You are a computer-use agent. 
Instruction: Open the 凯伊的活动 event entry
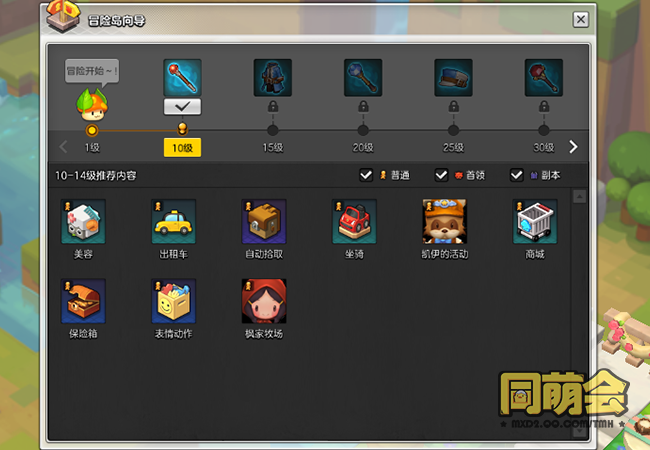pos(444,222)
